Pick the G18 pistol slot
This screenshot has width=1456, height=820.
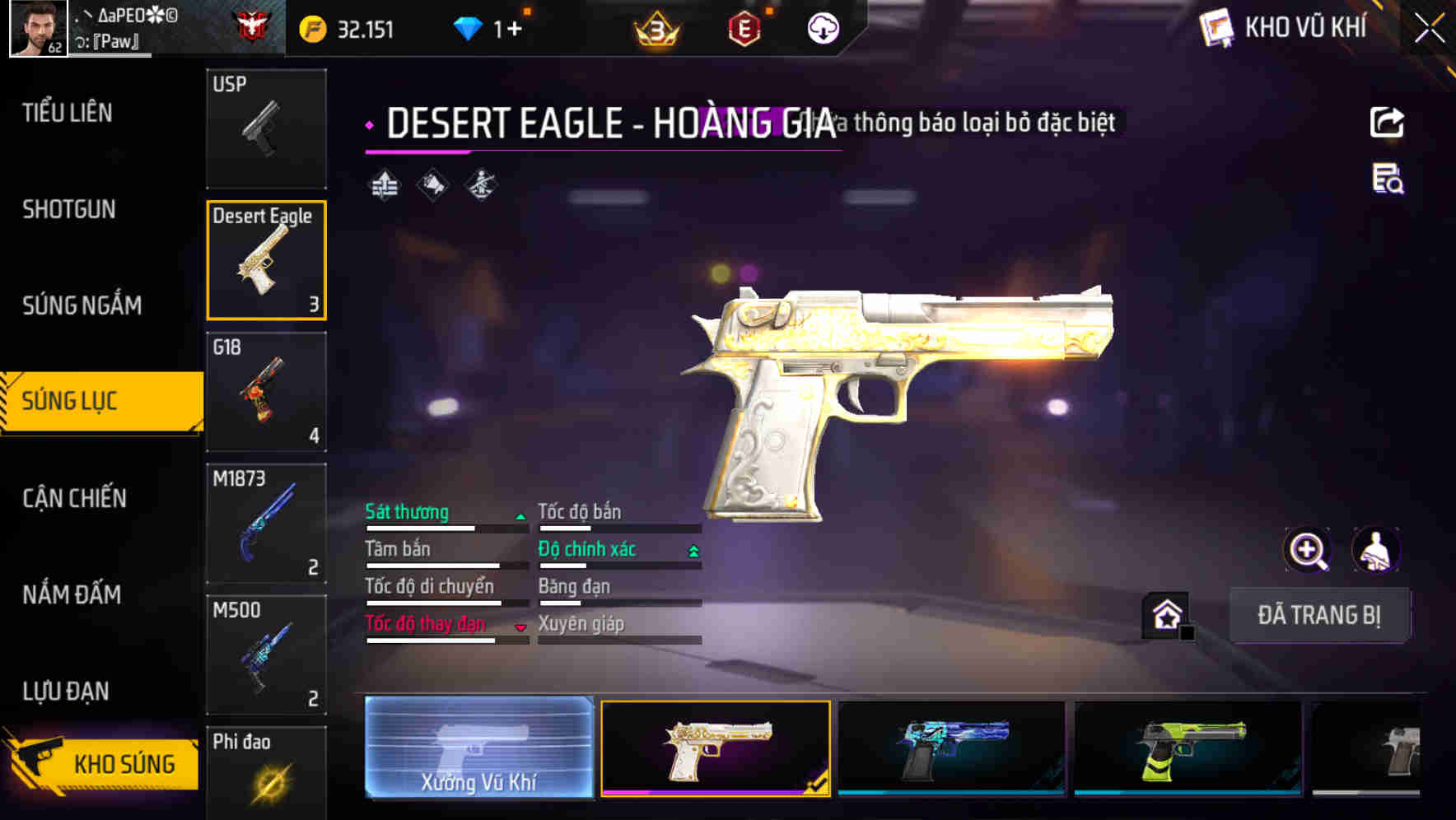(266, 392)
